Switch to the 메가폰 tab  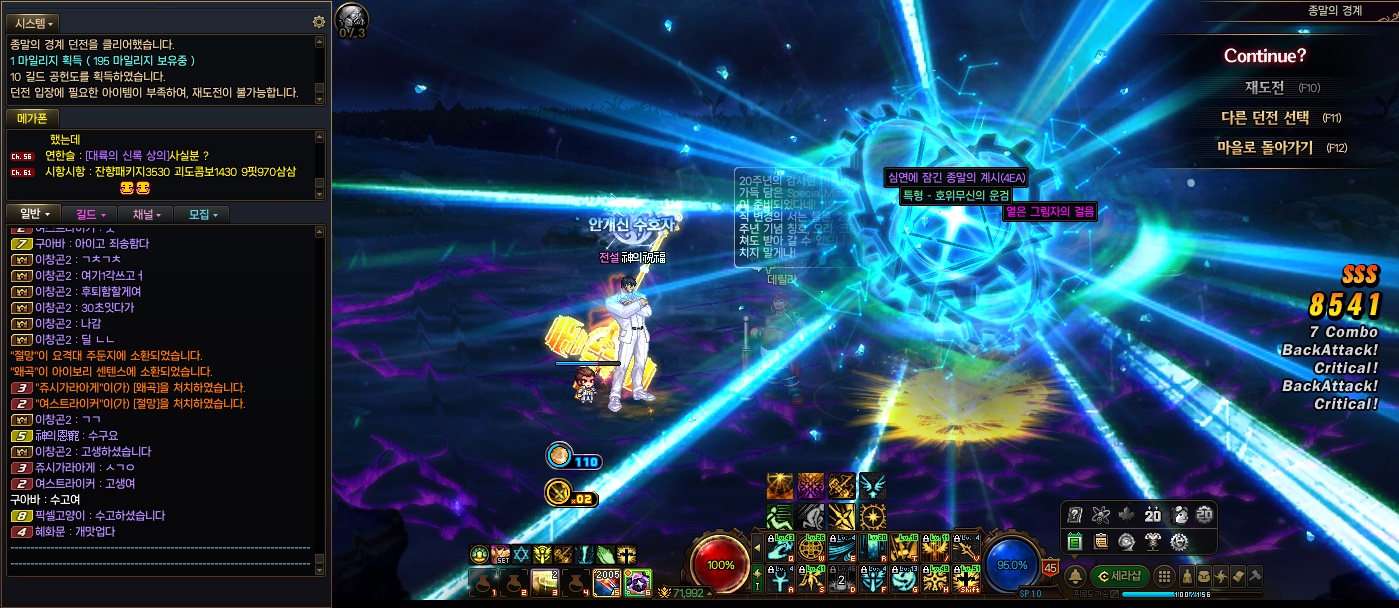(x=32, y=118)
